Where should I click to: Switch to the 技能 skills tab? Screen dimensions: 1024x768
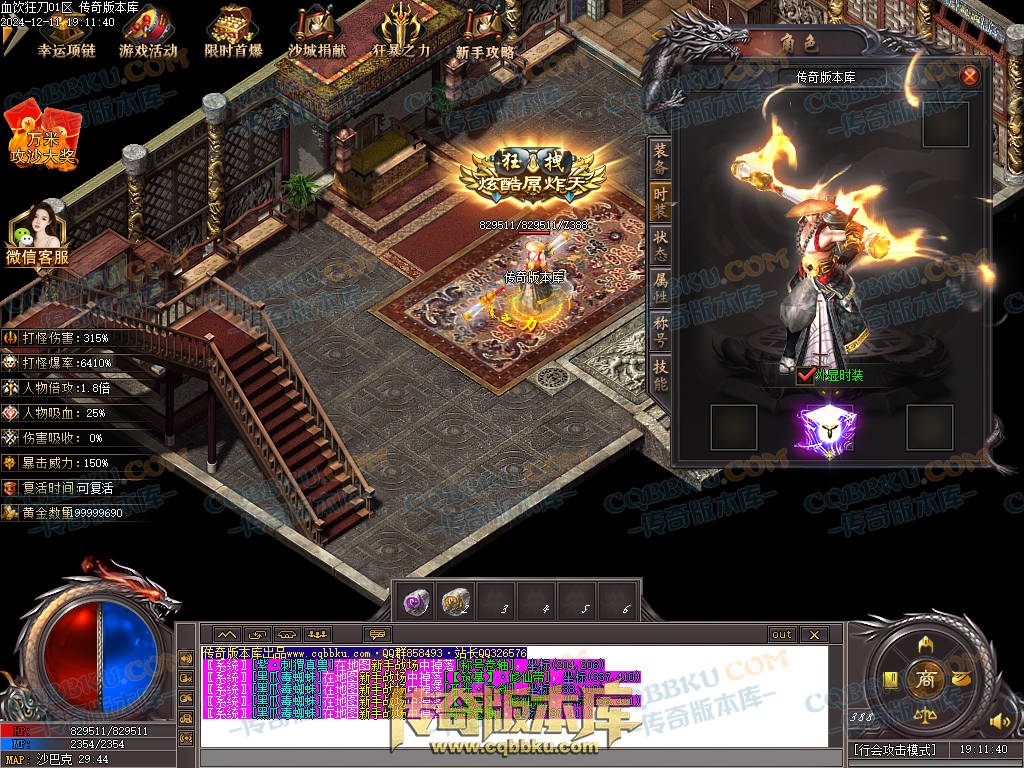[x=660, y=375]
